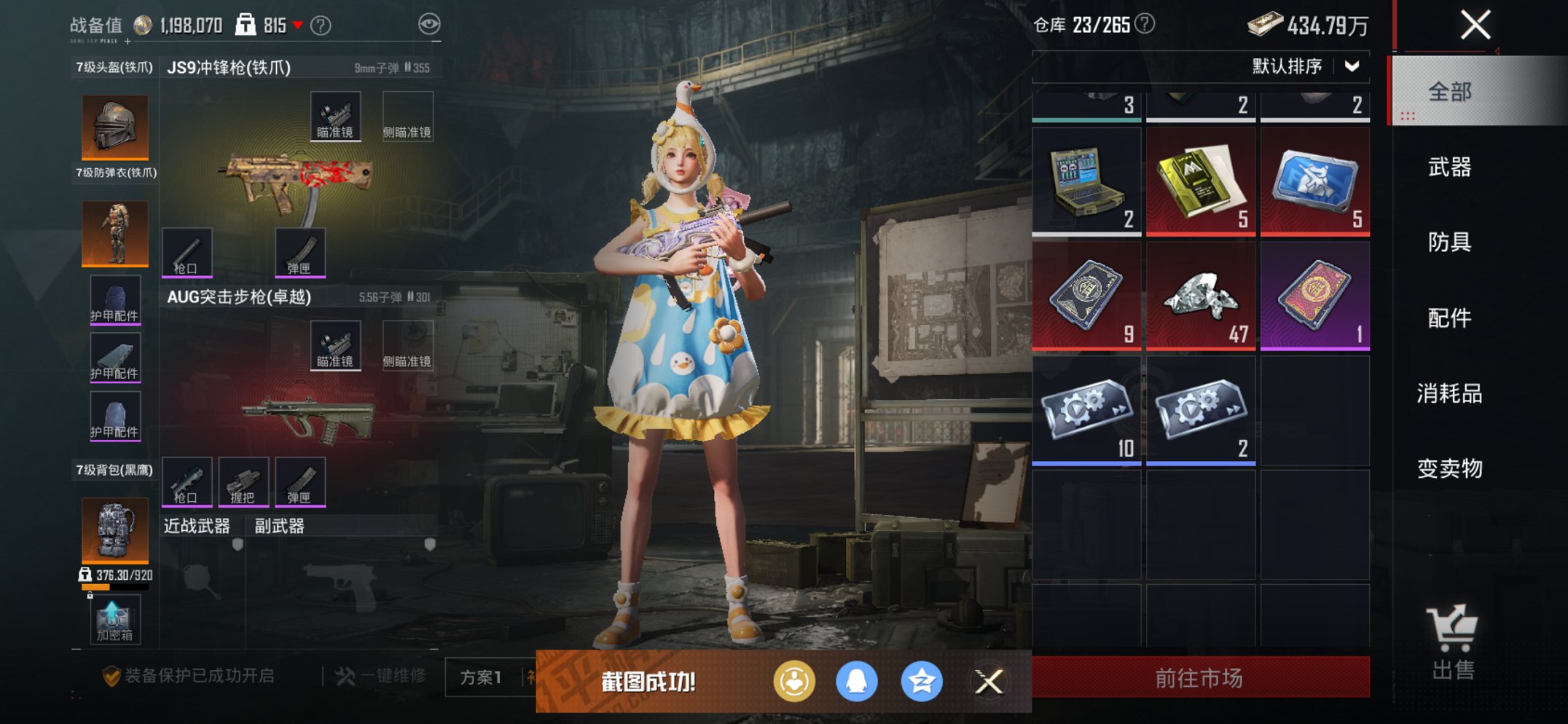Select the diamond item stack of 47
This screenshot has height=724, width=1568.
point(1200,296)
